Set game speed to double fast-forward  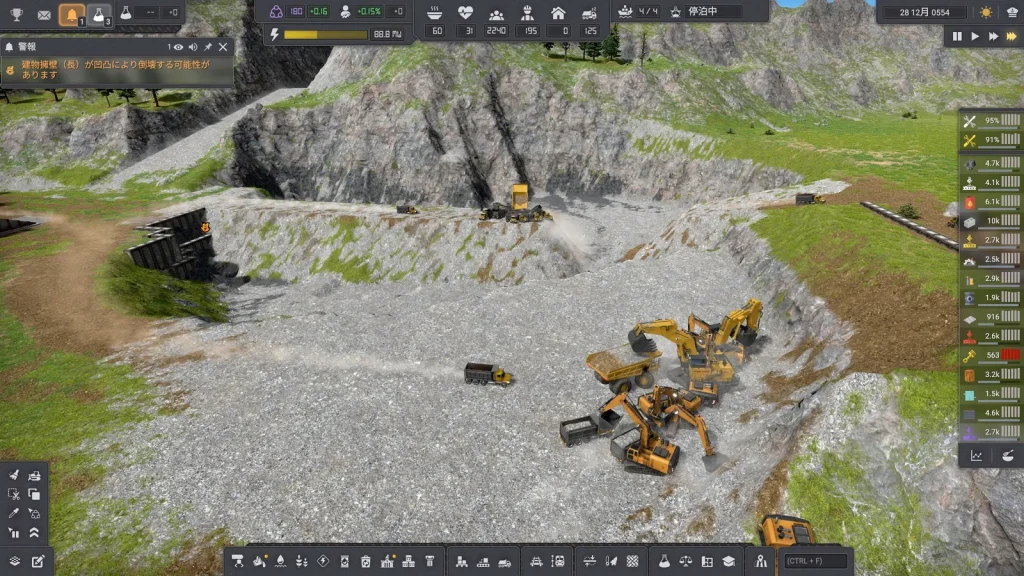[x=993, y=36]
